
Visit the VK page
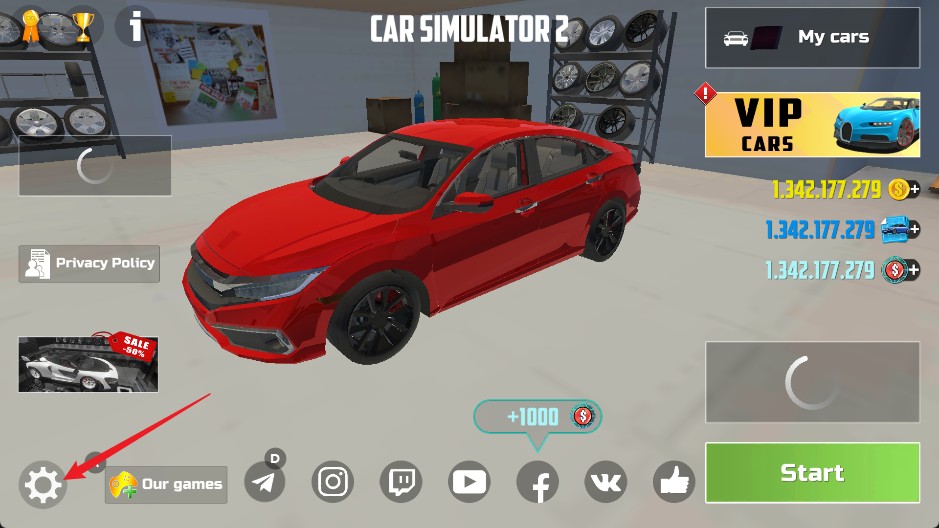[605, 483]
